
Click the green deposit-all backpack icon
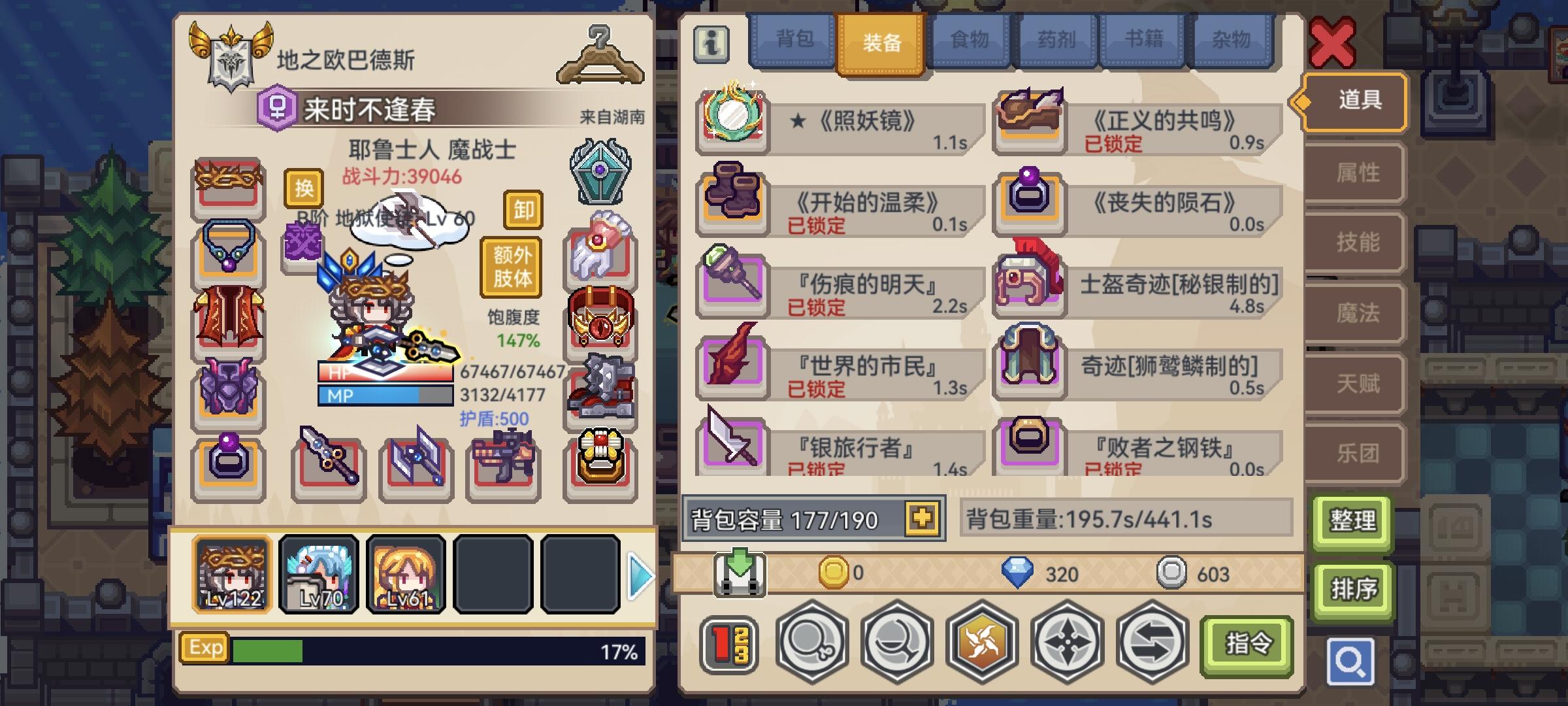click(x=740, y=574)
